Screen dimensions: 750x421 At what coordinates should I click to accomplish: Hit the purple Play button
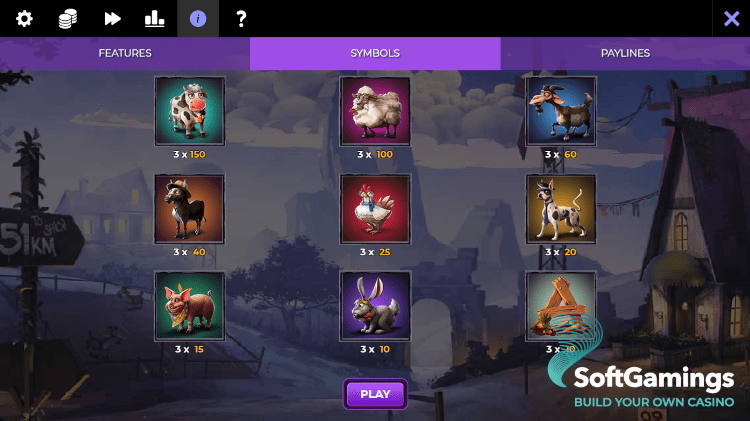(x=375, y=394)
